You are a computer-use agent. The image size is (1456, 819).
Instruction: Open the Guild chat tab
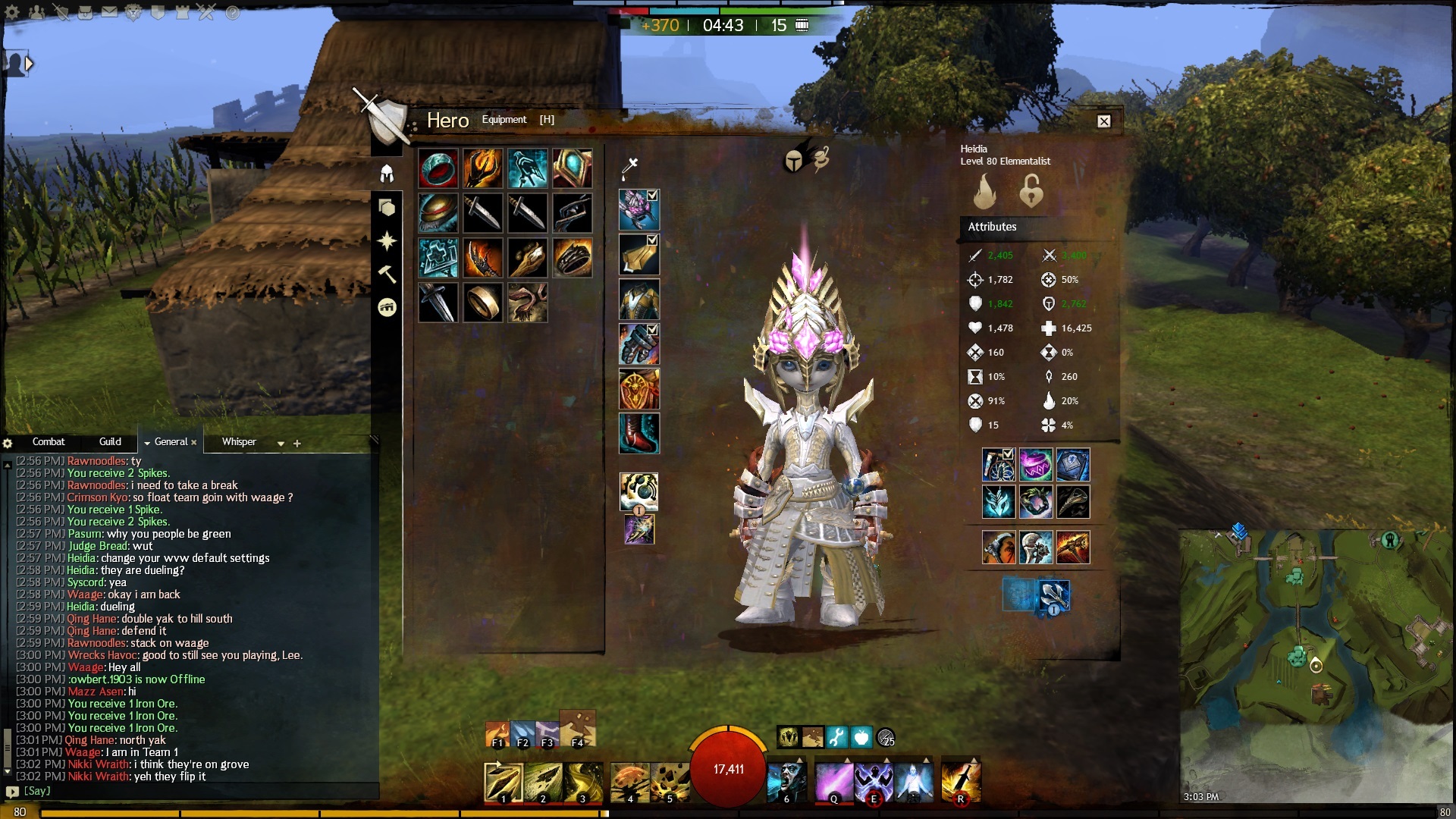pos(110,441)
